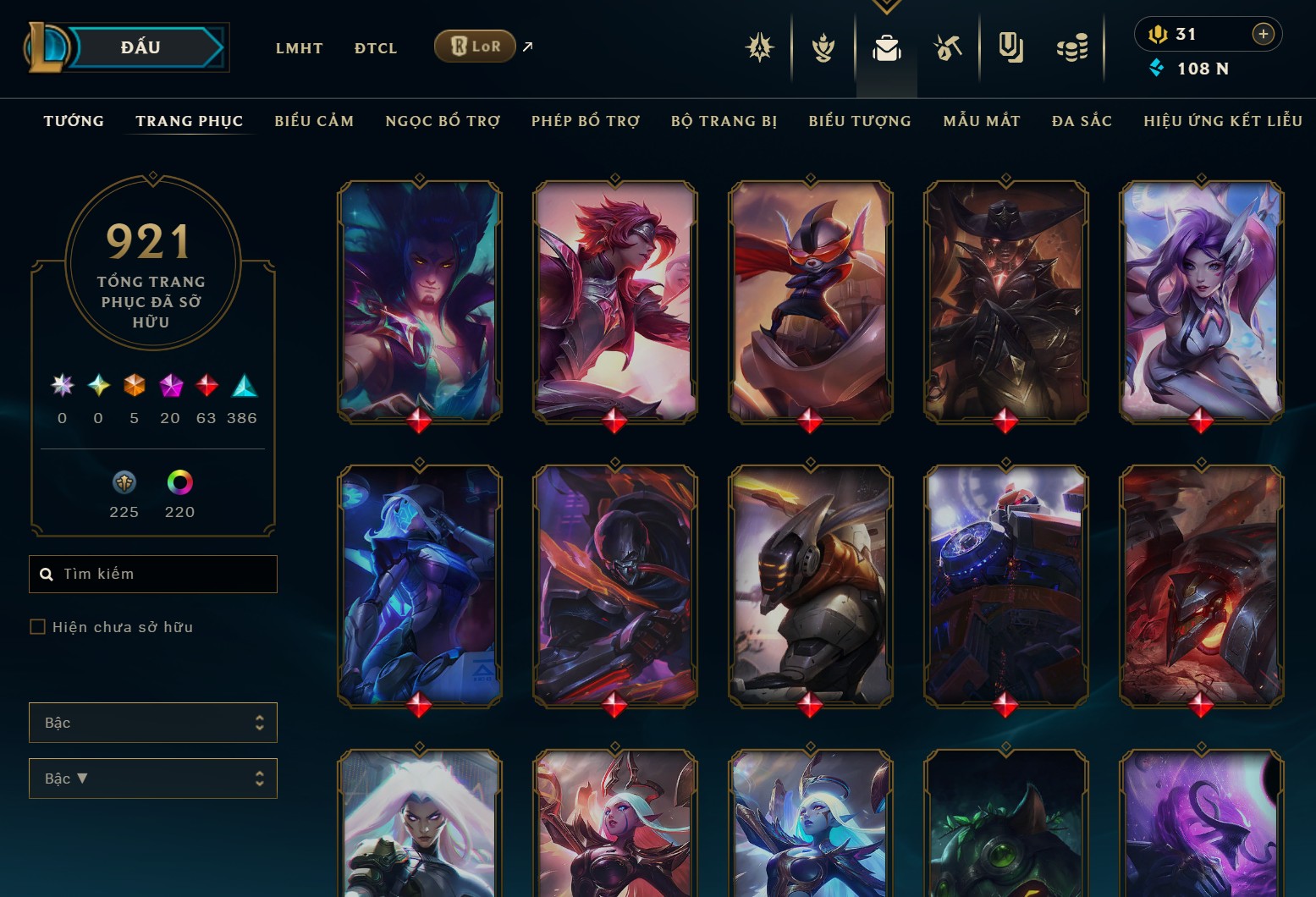Open the TƯỚNG champions tab
Viewport: 1316px width, 897px height.
[x=74, y=121]
